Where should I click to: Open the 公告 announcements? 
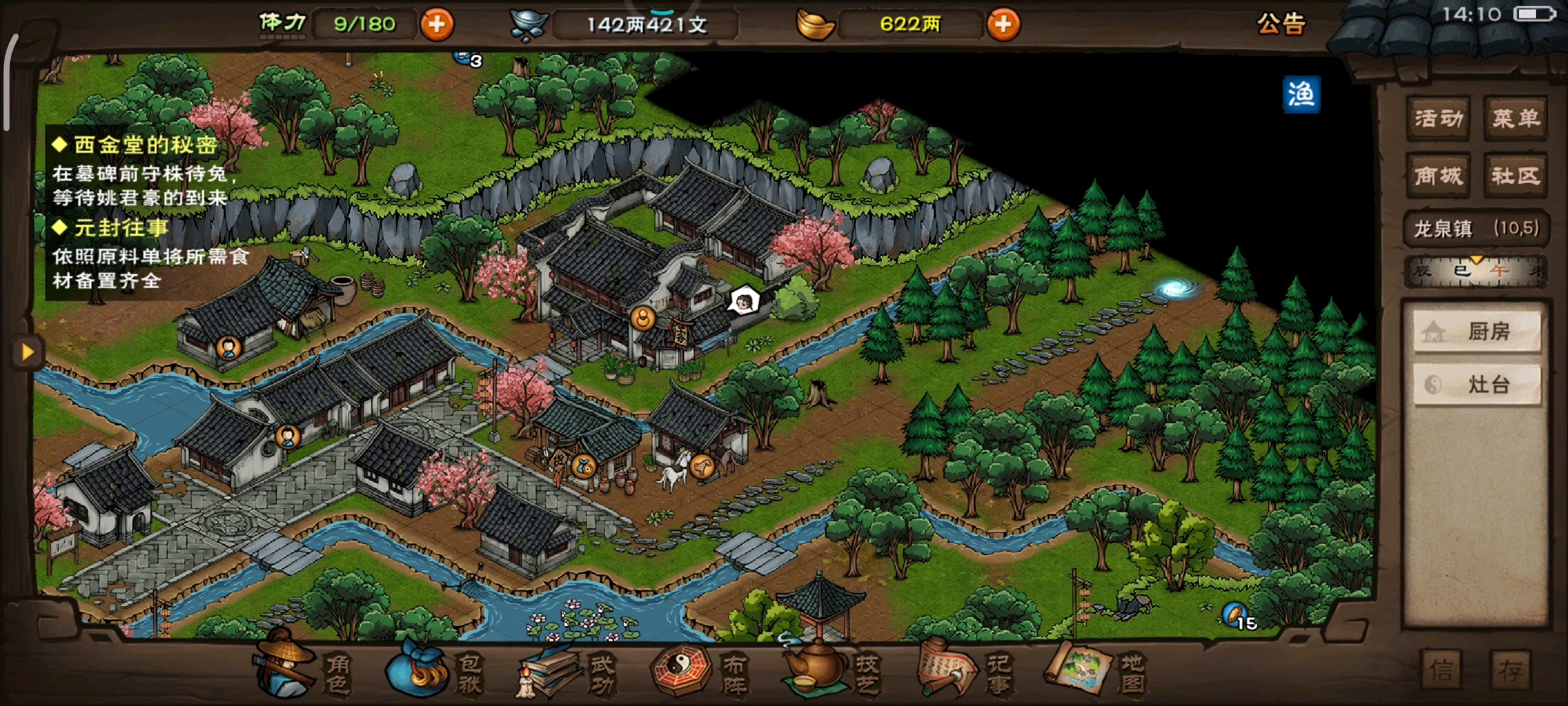(1281, 25)
